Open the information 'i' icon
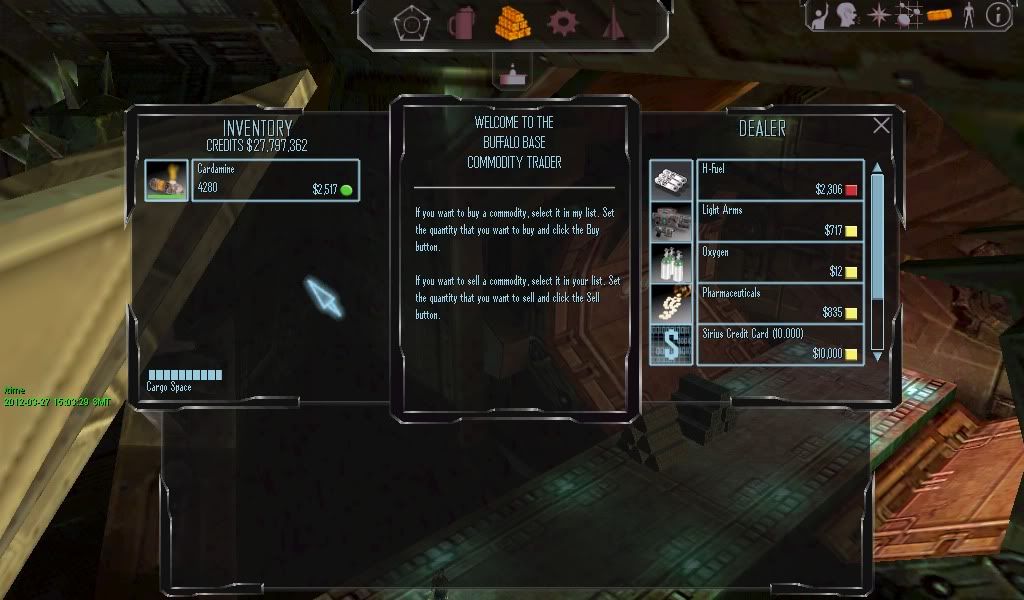Screen dimensions: 1024x600 [x=997, y=14]
